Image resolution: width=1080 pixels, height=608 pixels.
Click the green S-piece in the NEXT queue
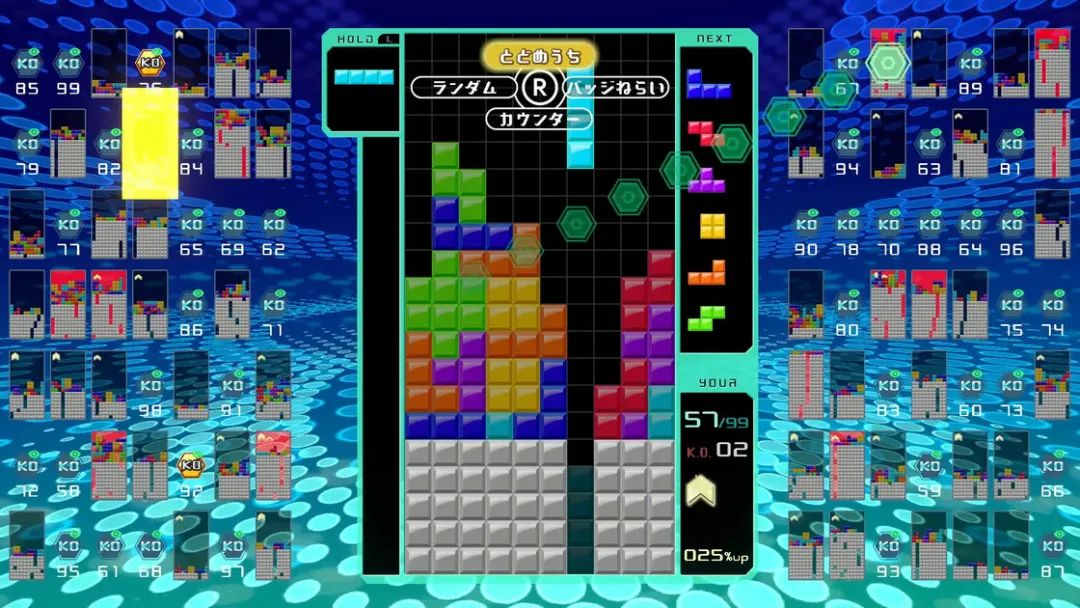coord(706,318)
